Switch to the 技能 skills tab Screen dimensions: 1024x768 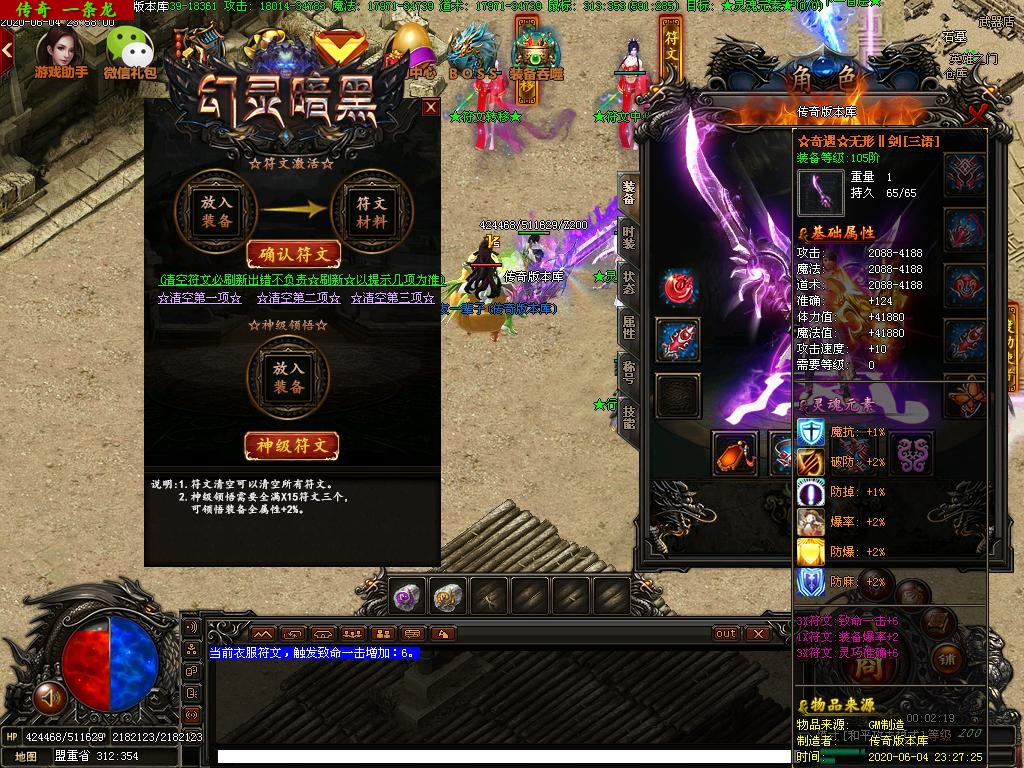pyautogui.click(x=628, y=416)
